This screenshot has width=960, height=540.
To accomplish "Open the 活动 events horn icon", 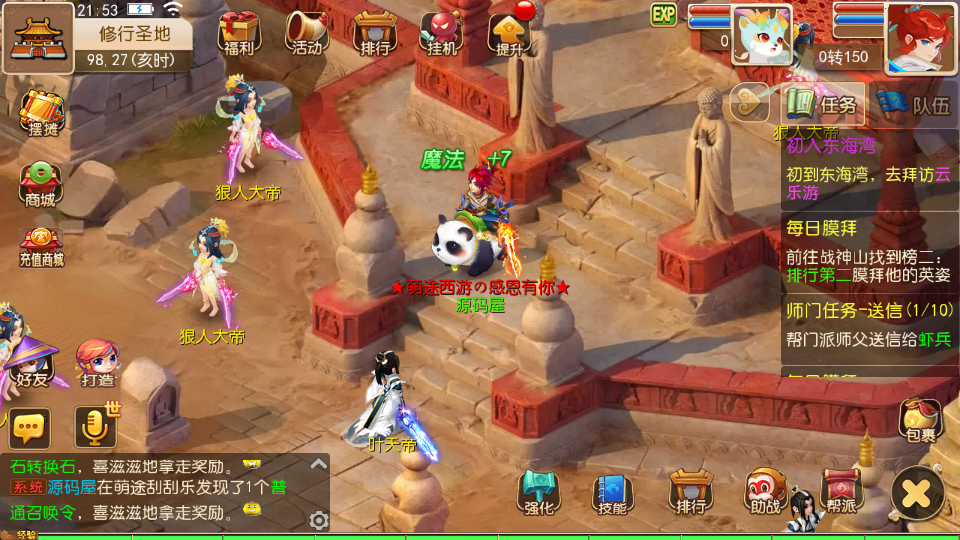I will (x=306, y=33).
